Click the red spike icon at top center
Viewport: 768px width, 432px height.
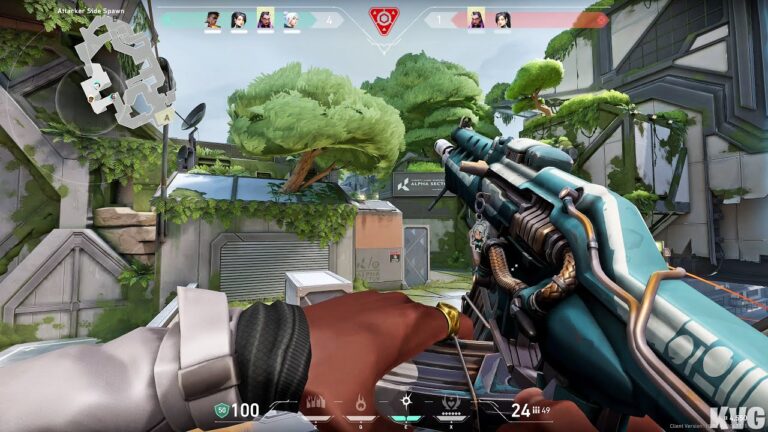(x=384, y=18)
